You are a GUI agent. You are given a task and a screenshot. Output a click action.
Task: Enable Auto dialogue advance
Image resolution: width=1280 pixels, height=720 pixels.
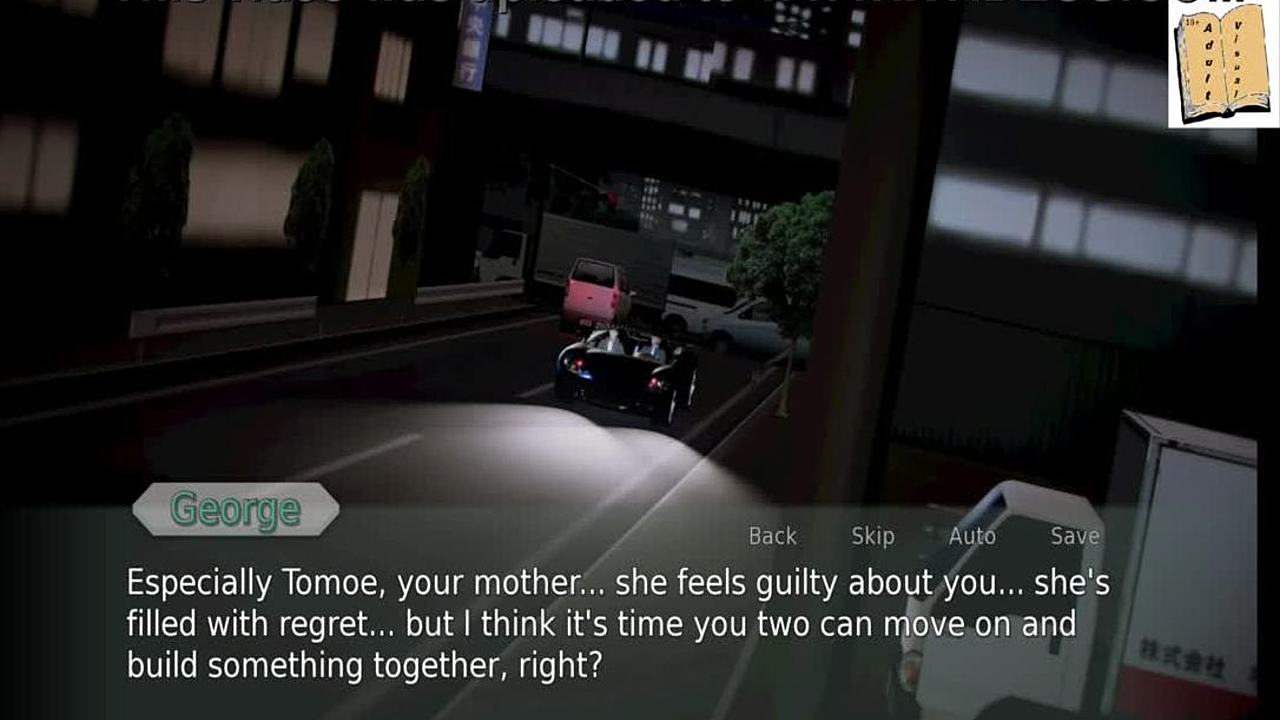click(972, 536)
